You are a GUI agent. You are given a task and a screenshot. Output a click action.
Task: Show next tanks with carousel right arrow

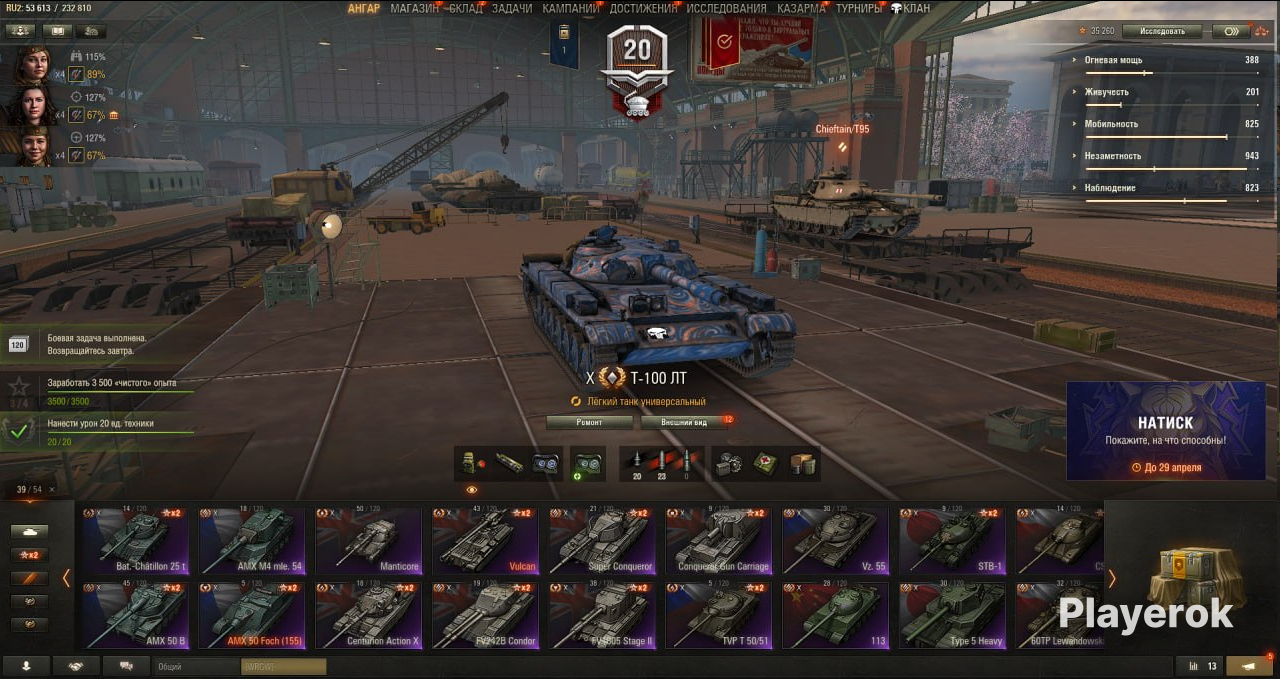1111,578
